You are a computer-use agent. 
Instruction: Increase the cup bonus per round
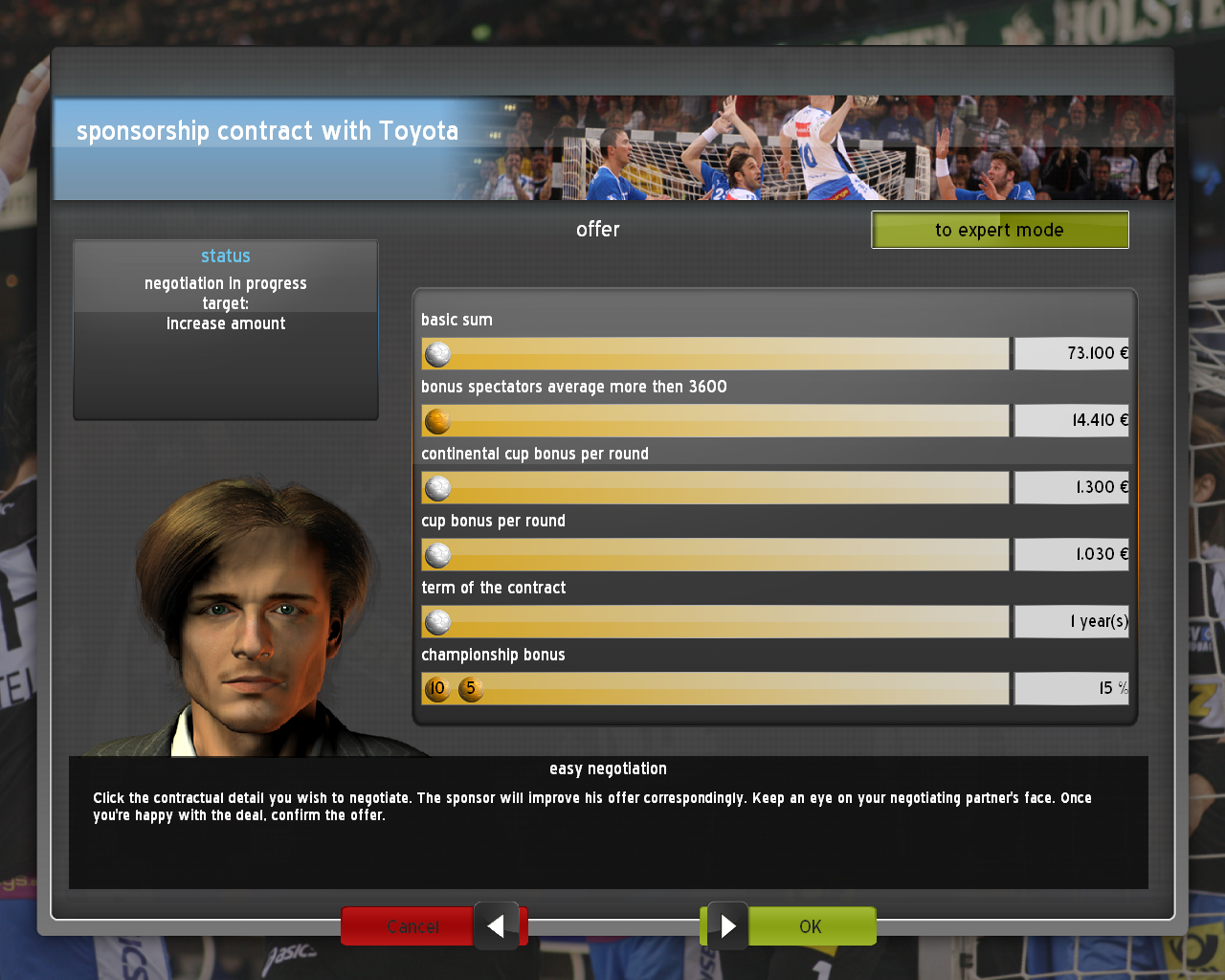715,555
